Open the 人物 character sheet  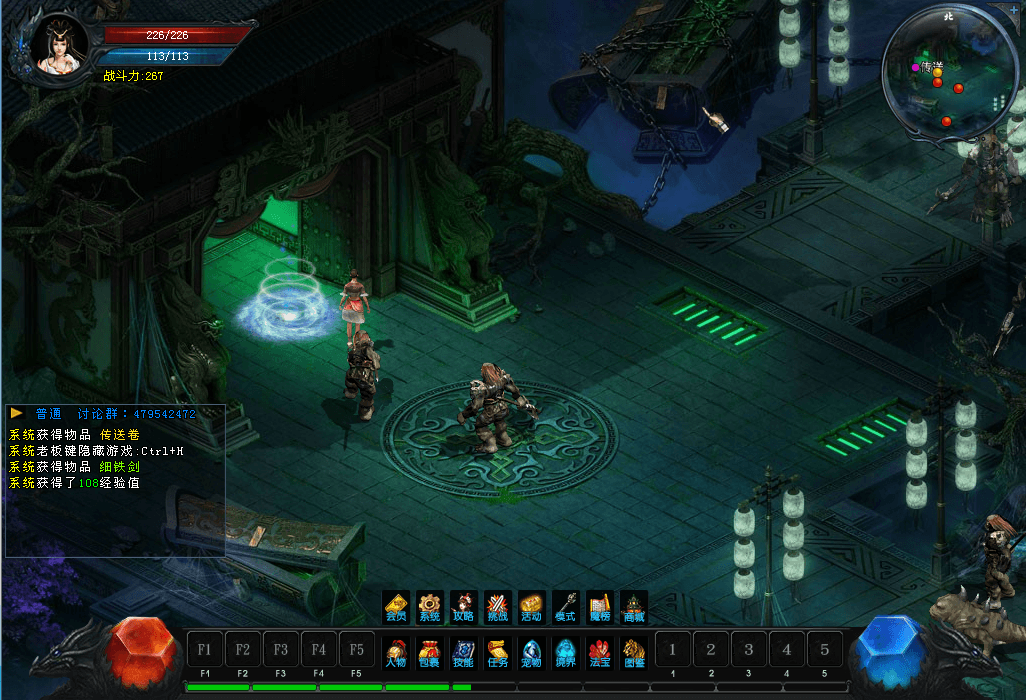click(396, 652)
